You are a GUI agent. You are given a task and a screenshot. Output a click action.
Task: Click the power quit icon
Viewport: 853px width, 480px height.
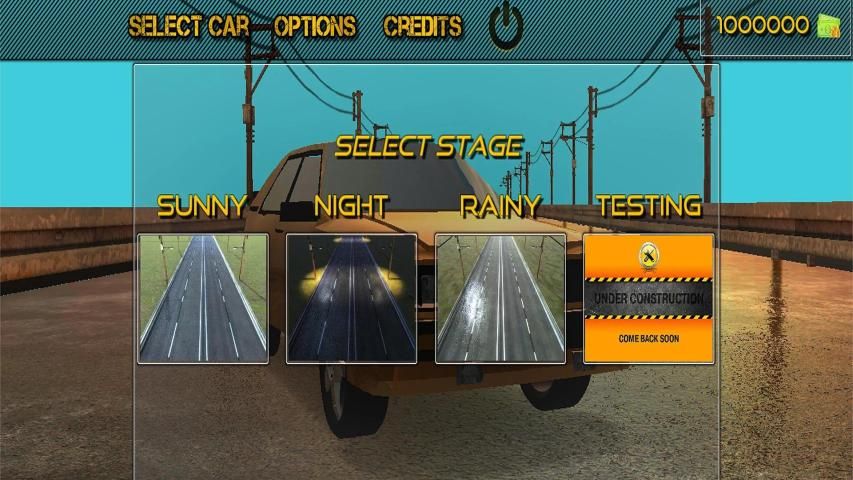[x=506, y=27]
